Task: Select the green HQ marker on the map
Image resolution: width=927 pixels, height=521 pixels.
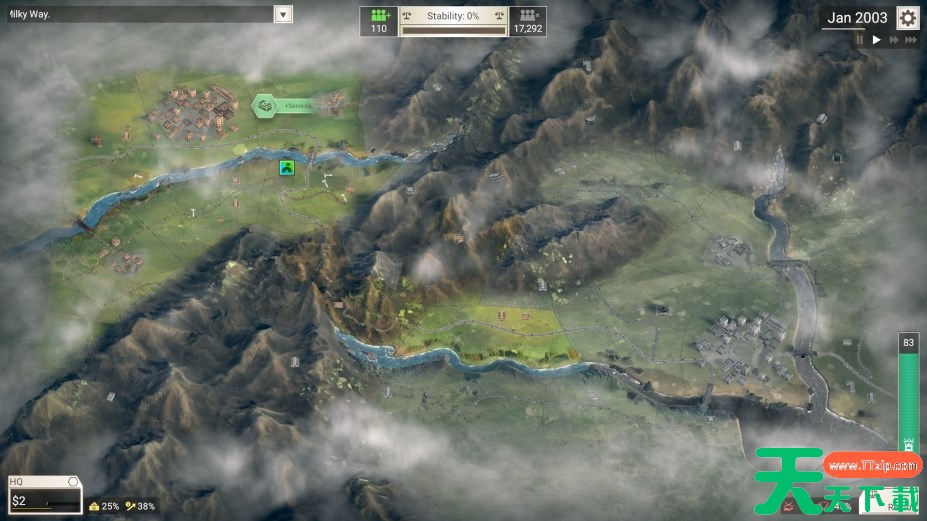Action: [x=288, y=167]
